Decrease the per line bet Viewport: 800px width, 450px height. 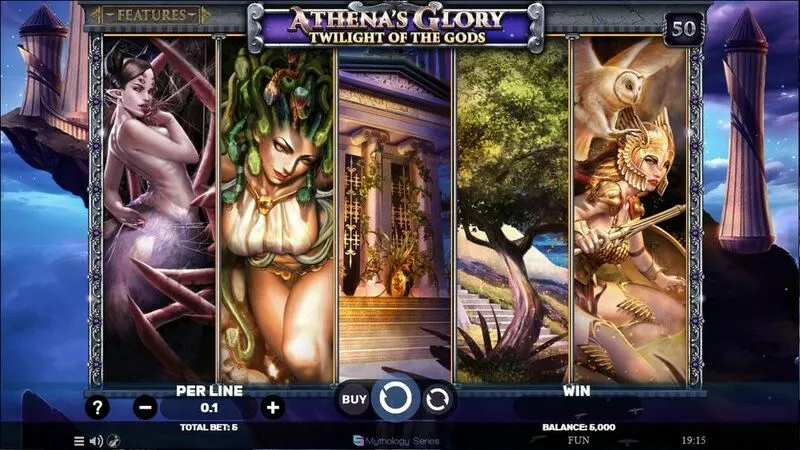145,407
